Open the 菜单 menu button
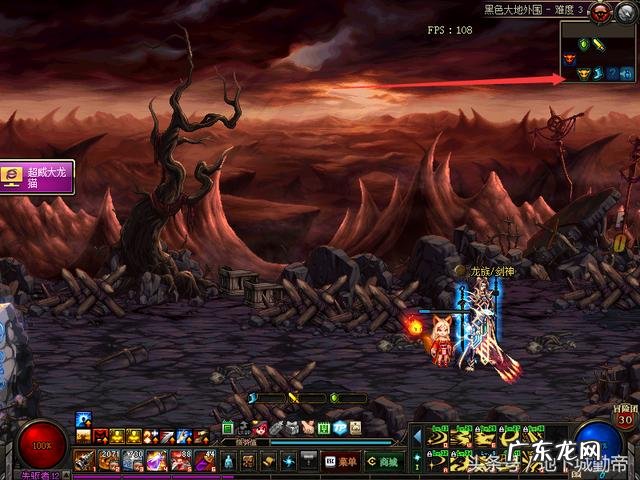 343,462
